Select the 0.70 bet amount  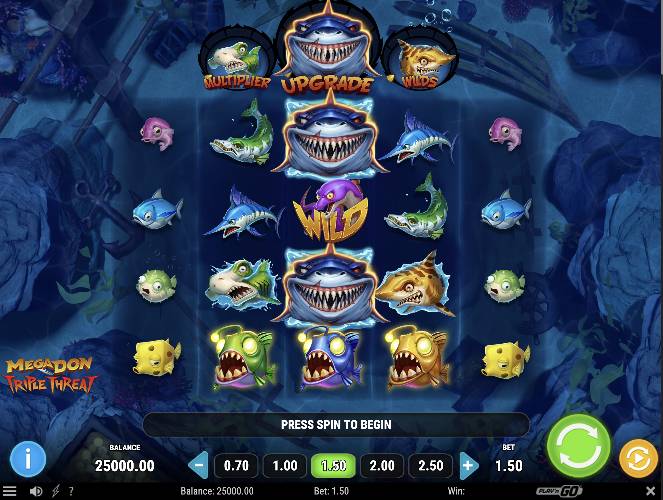pyautogui.click(x=236, y=465)
